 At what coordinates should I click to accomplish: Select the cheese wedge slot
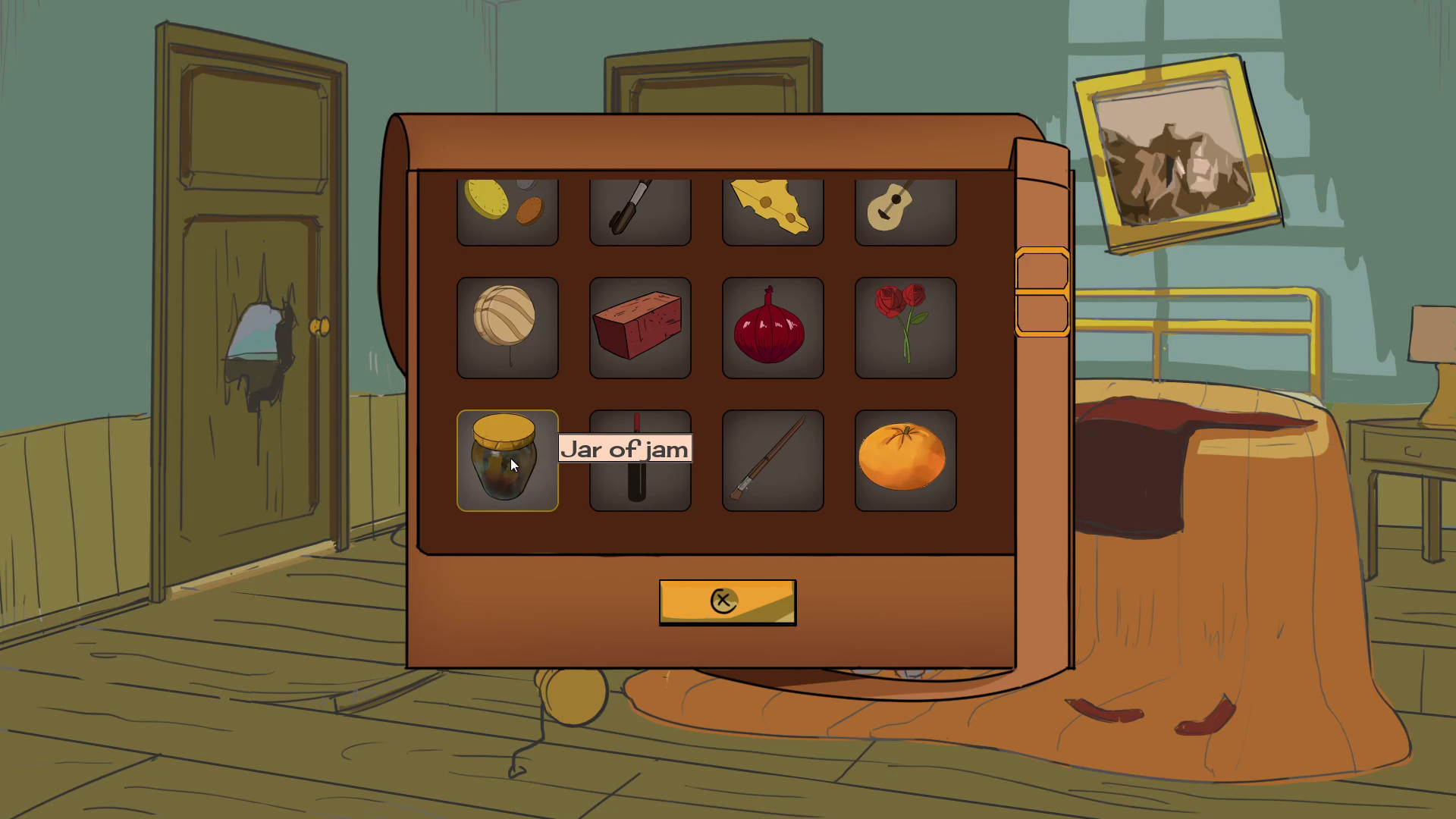(x=772, y=211)
